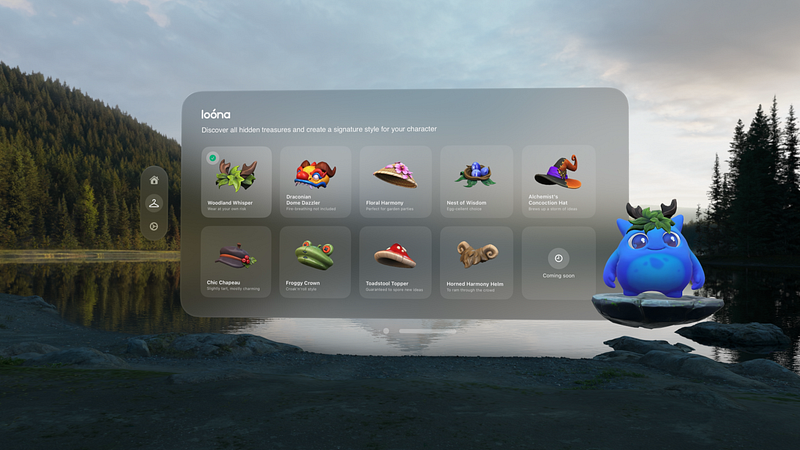Equip the Froggy Crown hat
The height and width of the screenshot is (450, 800).
[316, 262]
